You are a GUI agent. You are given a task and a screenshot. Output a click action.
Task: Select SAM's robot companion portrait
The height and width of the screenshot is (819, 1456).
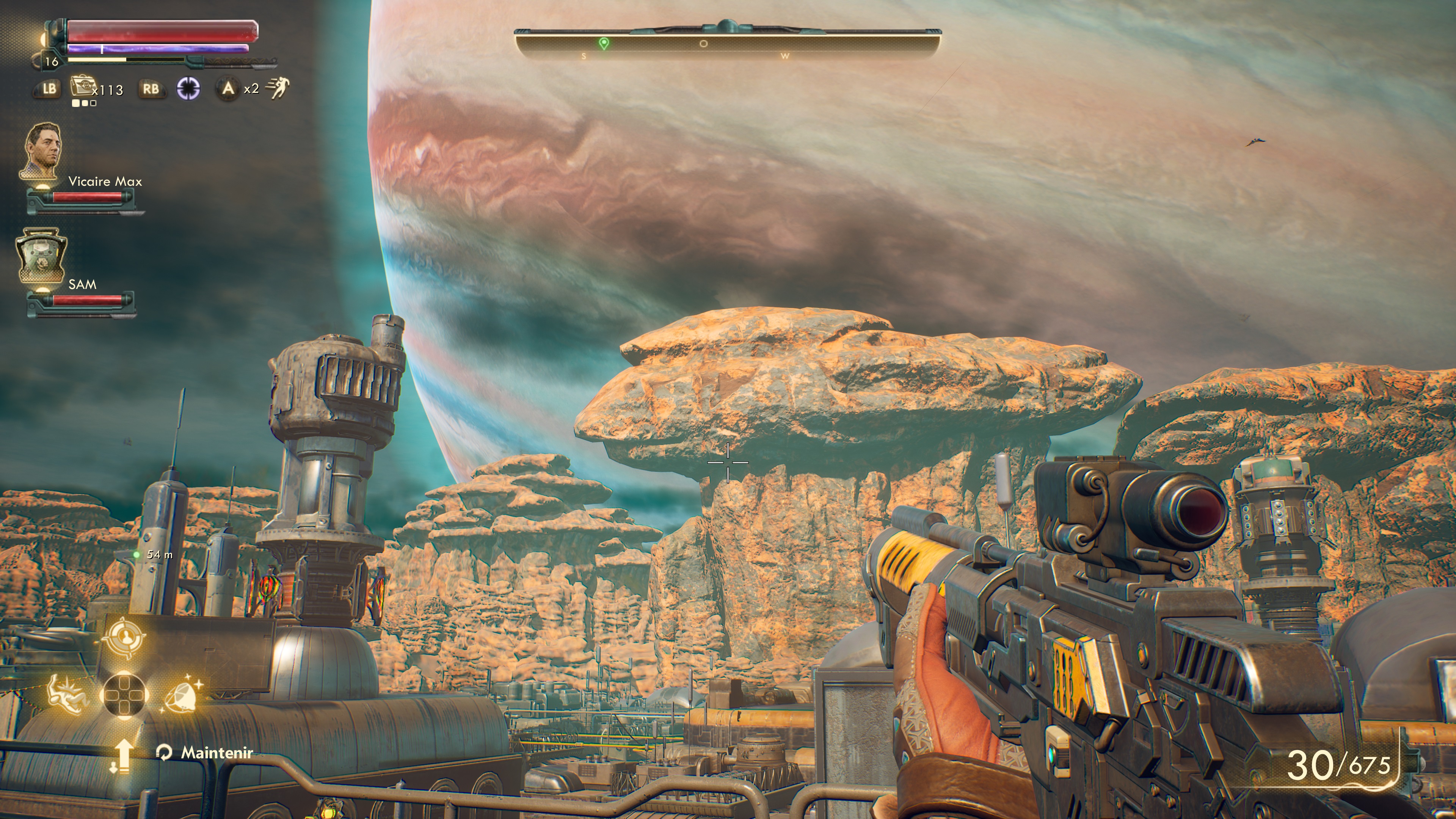point(41,256)
